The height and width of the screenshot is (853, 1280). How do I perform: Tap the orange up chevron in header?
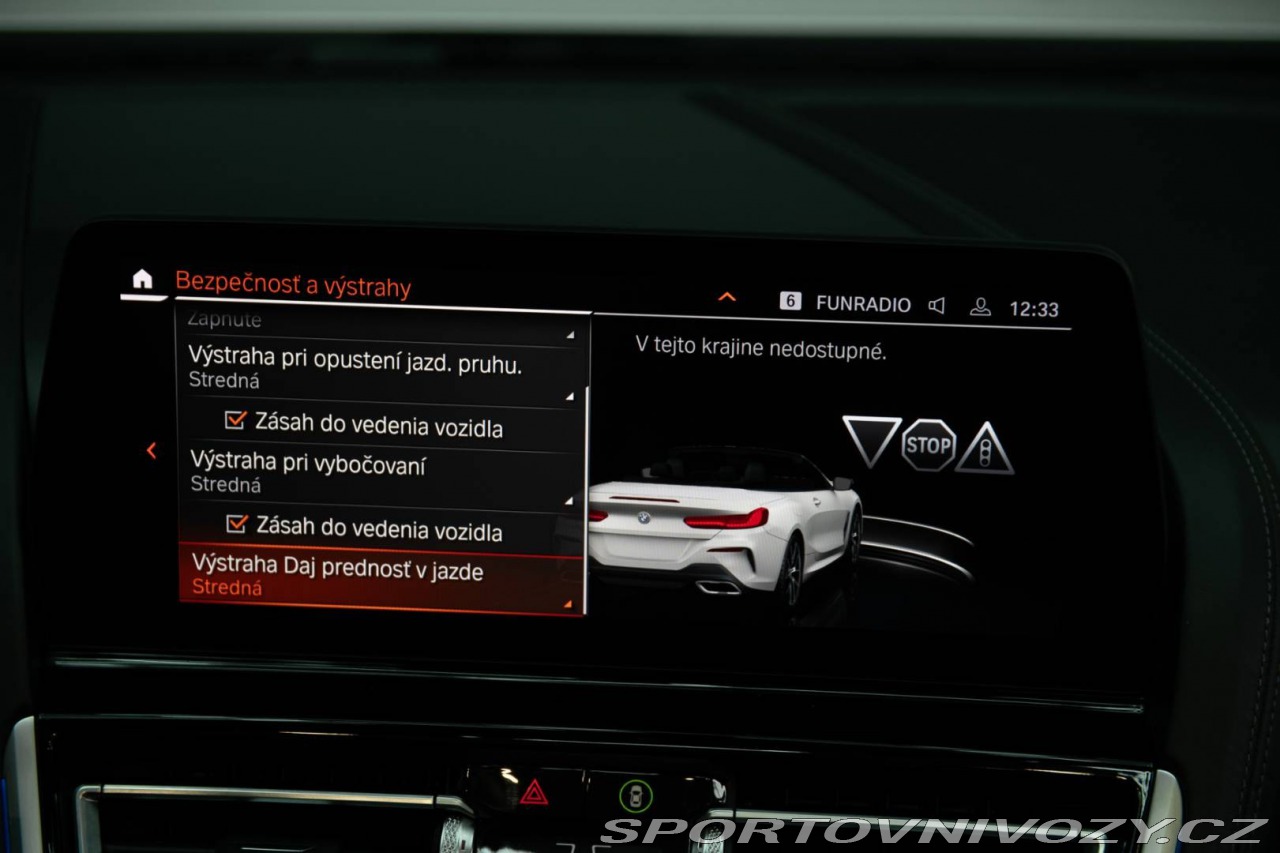click(727, 297)
